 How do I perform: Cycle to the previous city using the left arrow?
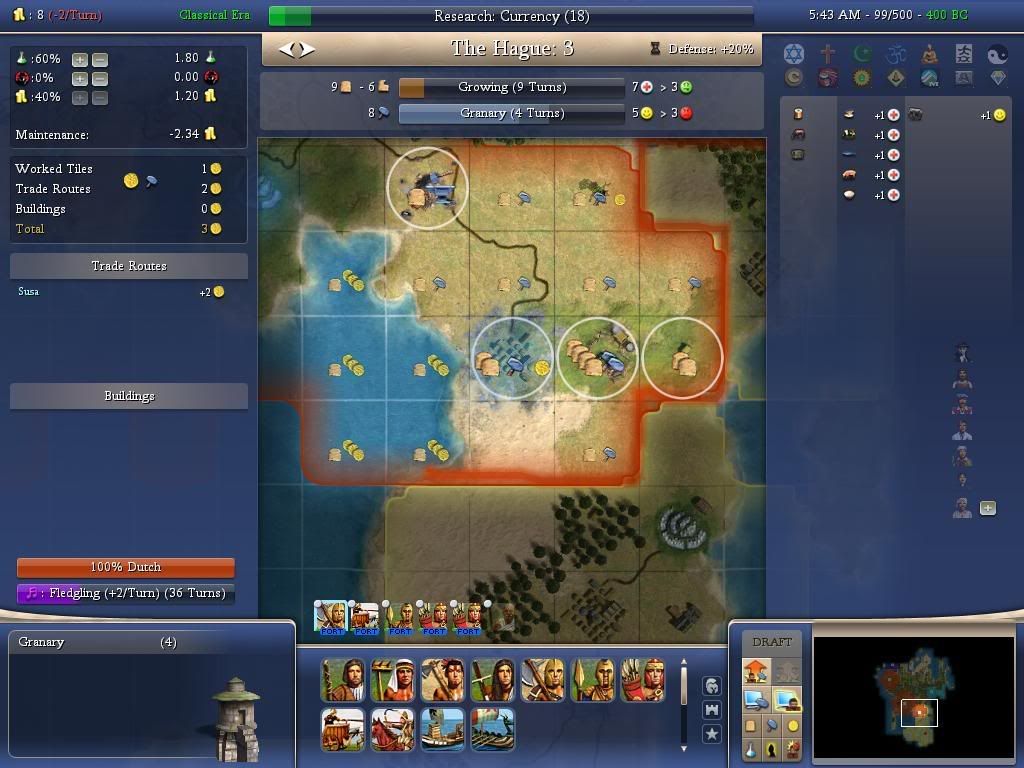coord(286,49)
